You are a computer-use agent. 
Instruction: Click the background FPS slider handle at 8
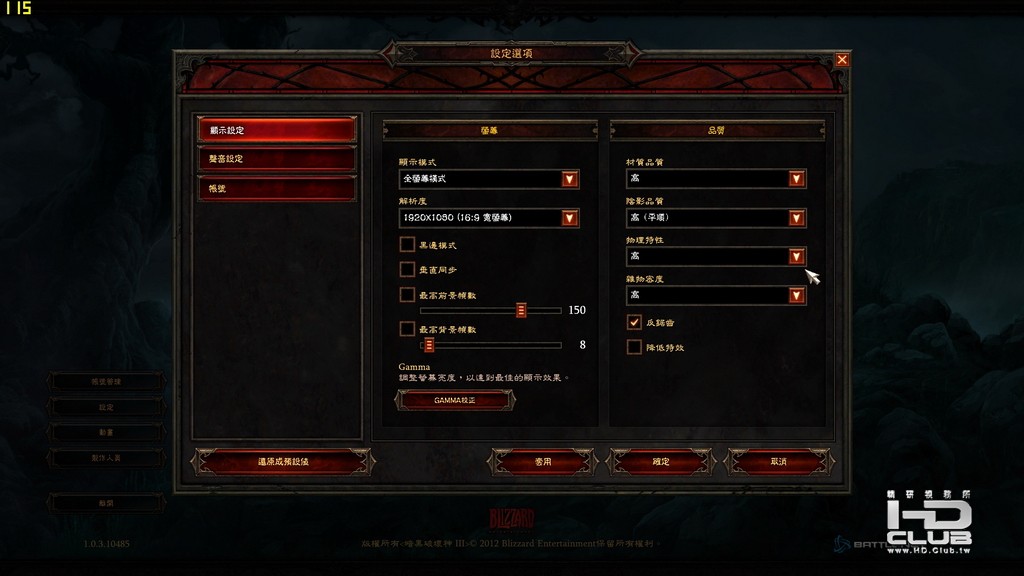coord(429,345)
